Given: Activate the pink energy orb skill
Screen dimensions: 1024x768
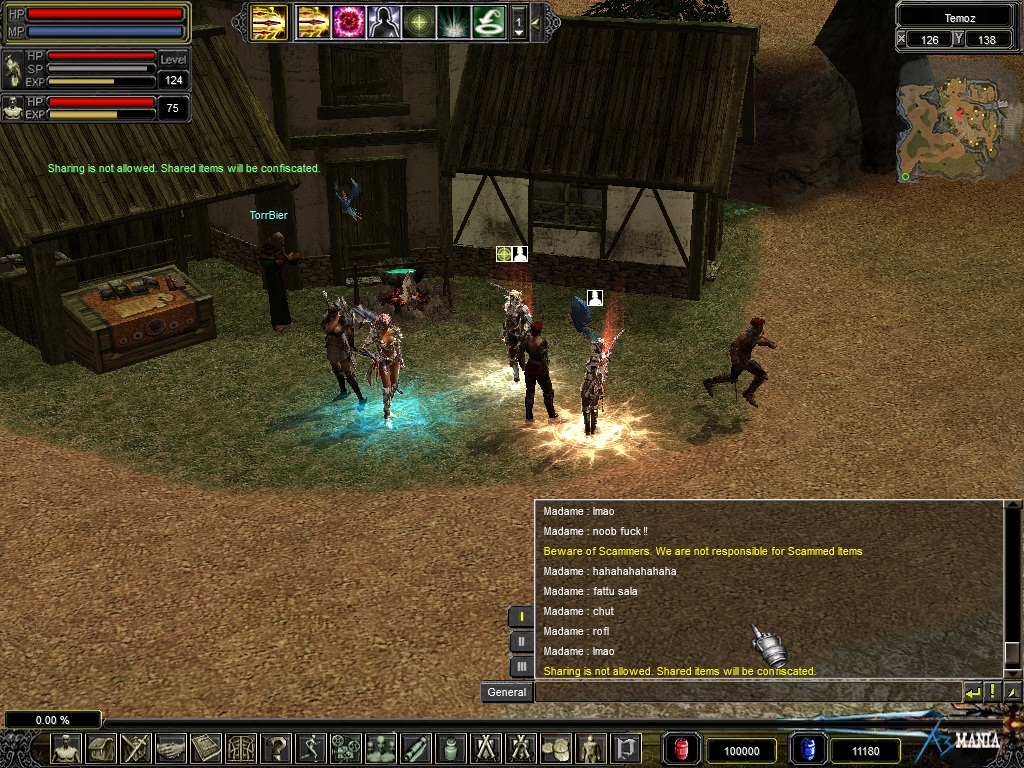Looking at the screenshot, I should click(x=349, y=21).
